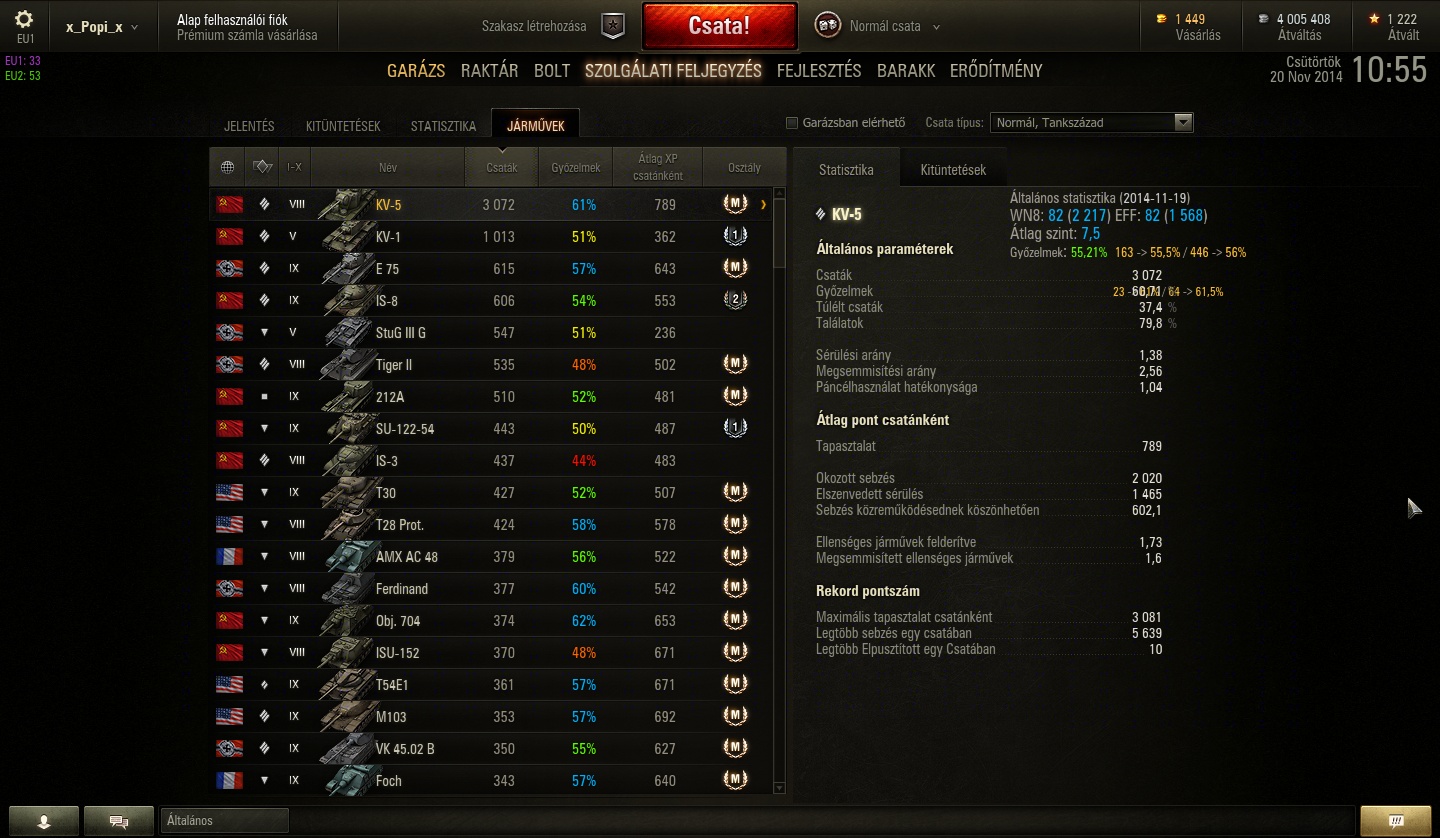Open Kitüntetések tab in the KV-5 panel

pyautogui.click(x=953, y=170)
